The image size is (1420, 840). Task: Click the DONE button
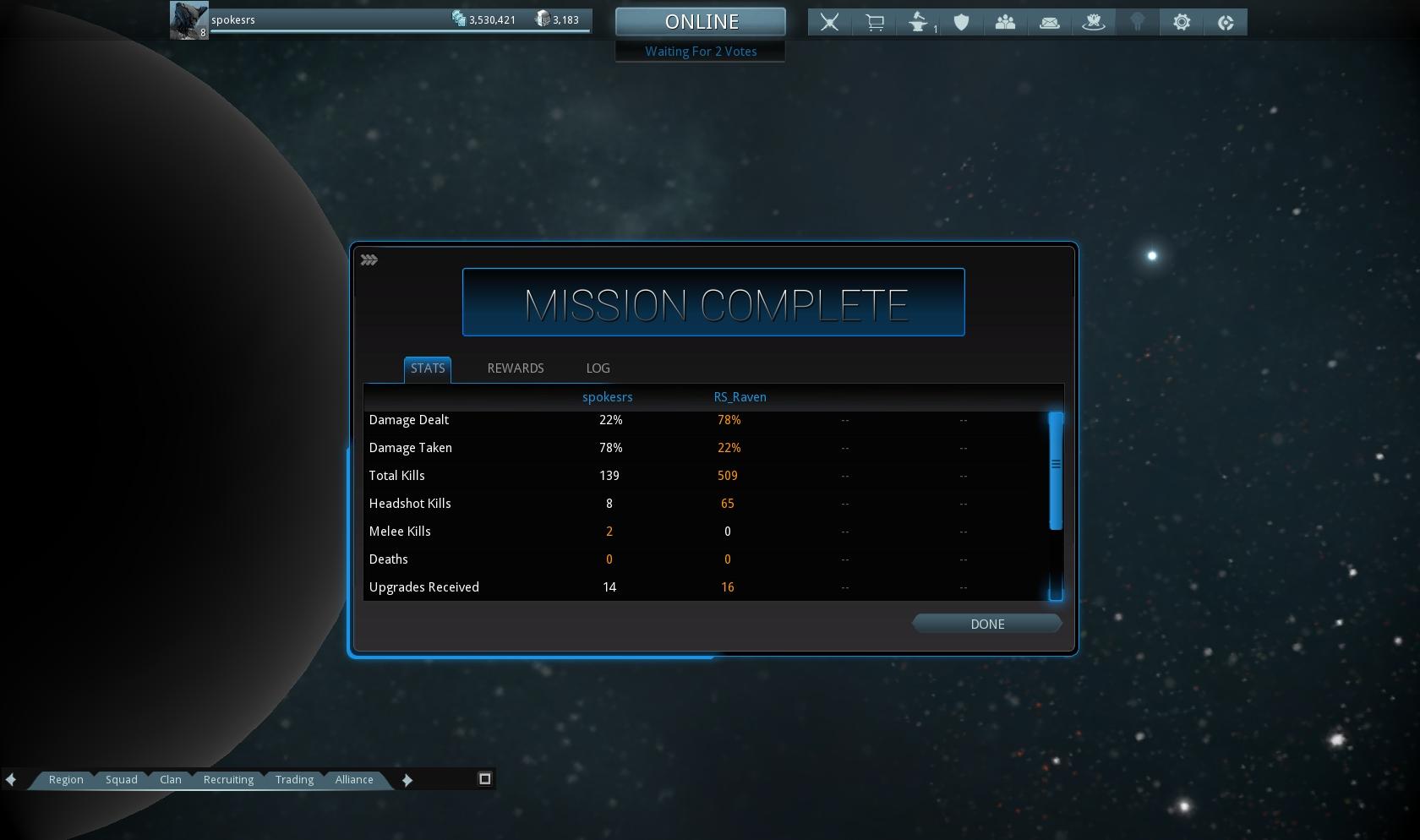tap(986, 624)
